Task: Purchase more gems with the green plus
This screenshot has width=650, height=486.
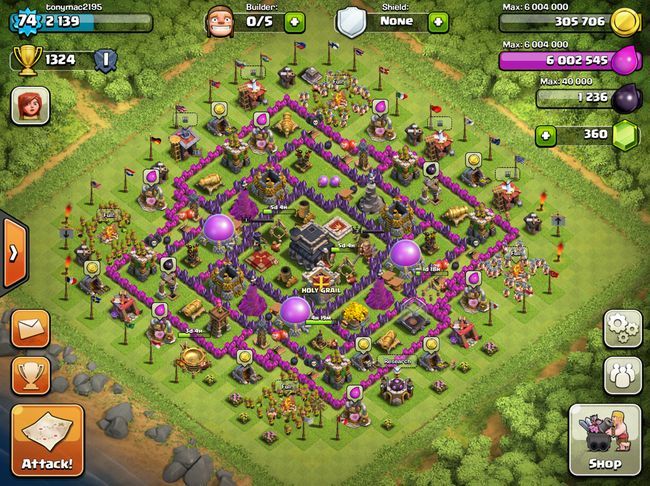Action: 547,135
